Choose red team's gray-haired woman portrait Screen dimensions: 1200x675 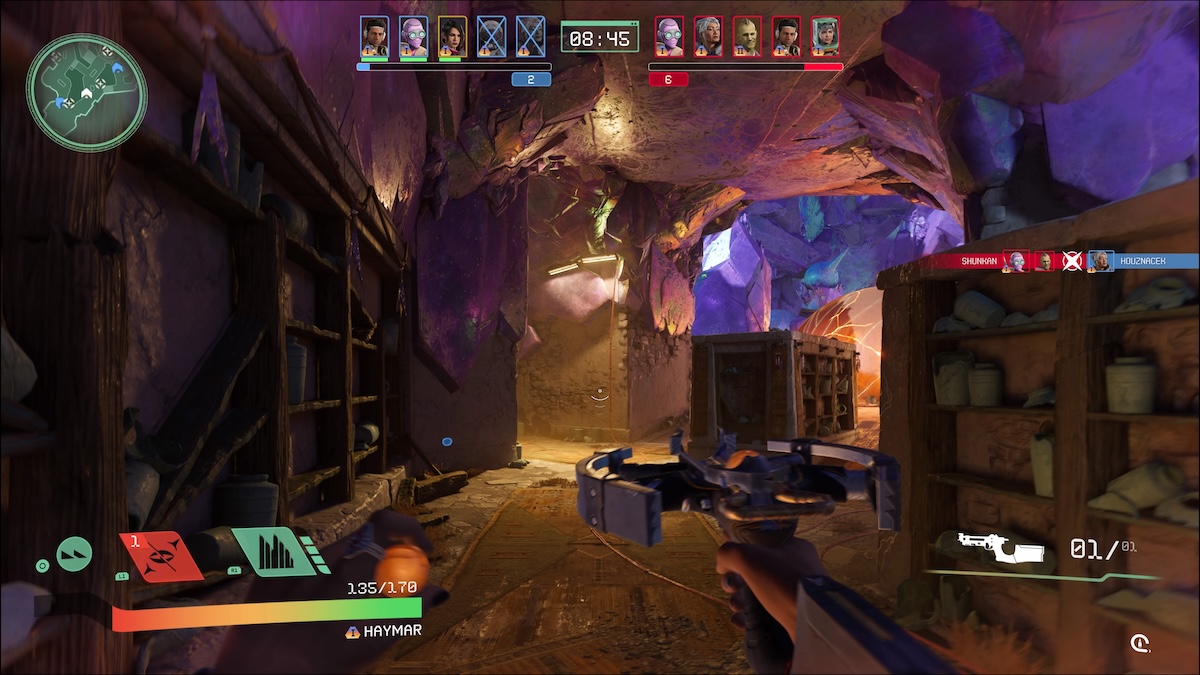(x=708, y=36)
